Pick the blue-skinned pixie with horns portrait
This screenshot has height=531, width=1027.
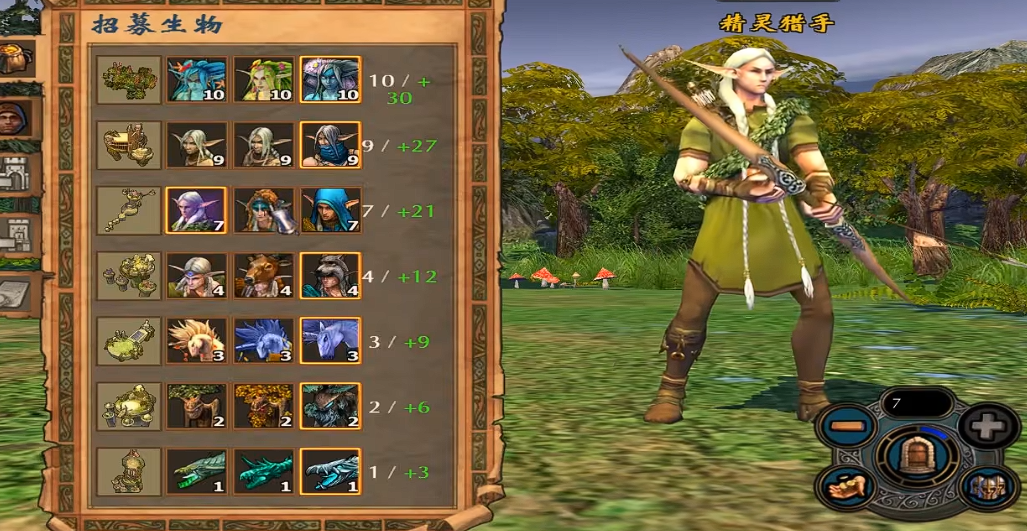coord(195,80)
